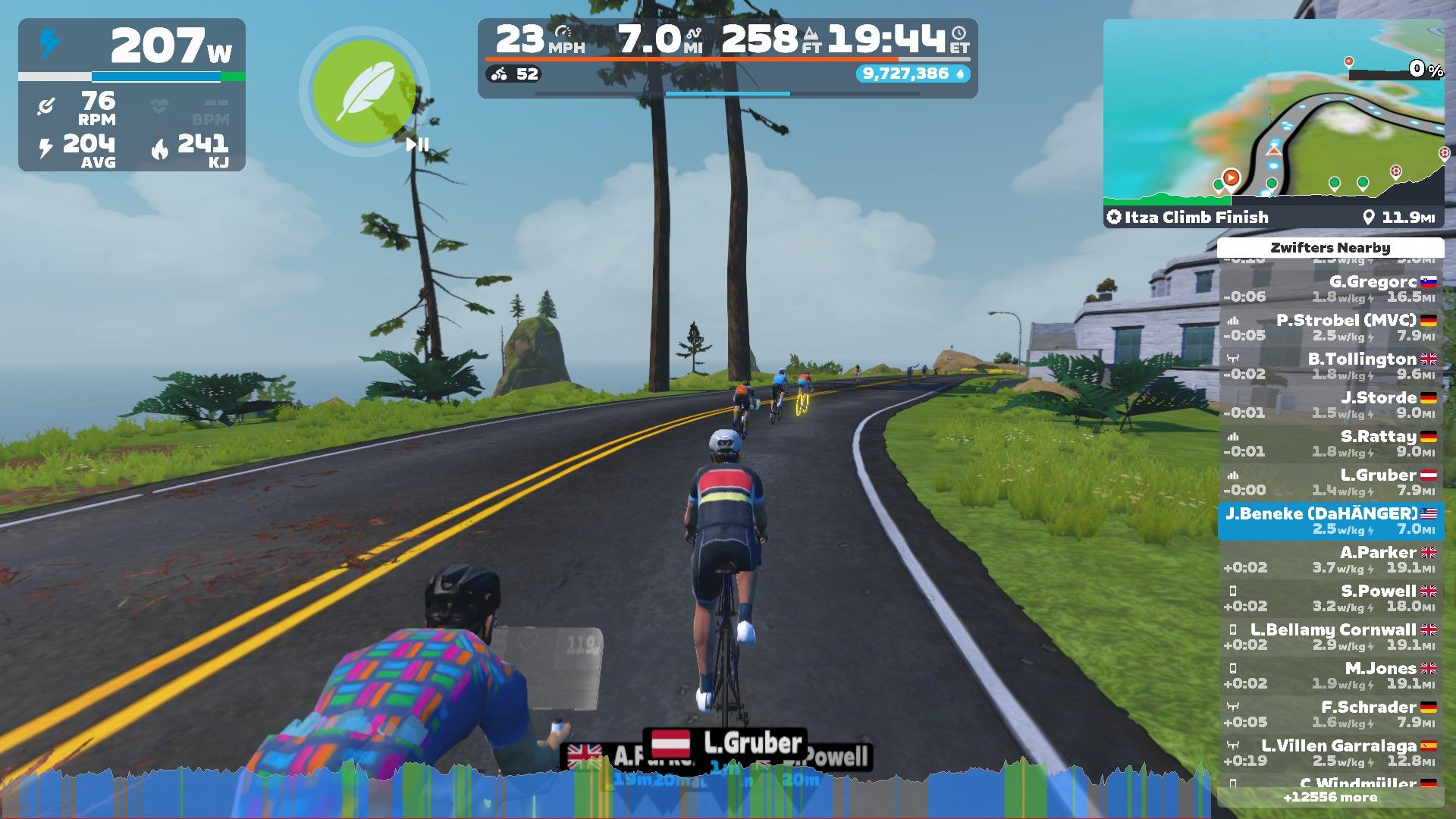The image size is (1456, 819).
Task: Select rider S.Rattay in the list
Action: point(1330,444)
